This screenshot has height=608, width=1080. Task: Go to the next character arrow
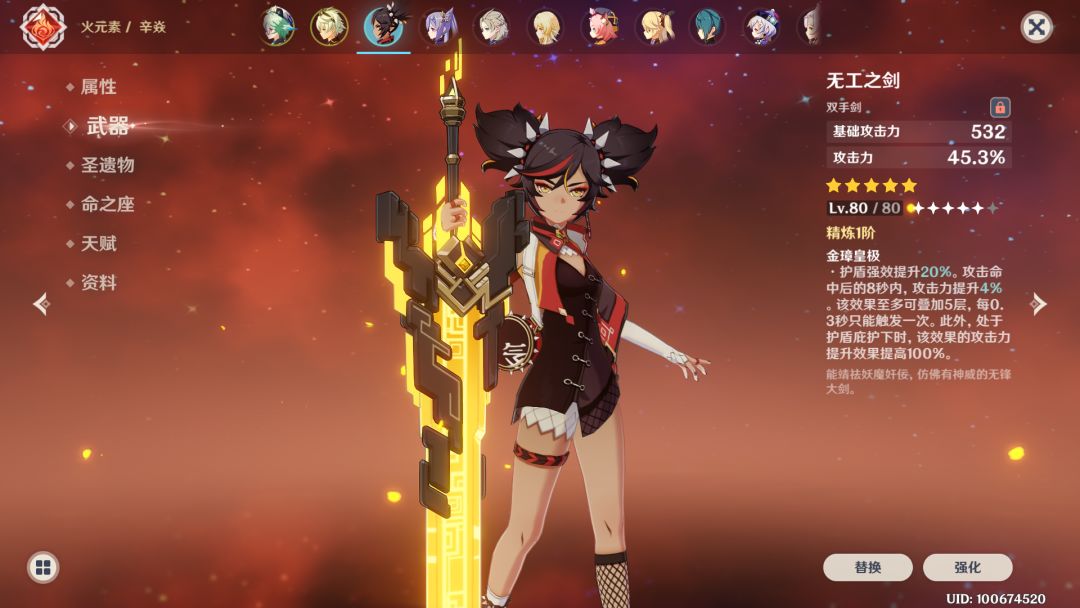(x=1039, y=303)
